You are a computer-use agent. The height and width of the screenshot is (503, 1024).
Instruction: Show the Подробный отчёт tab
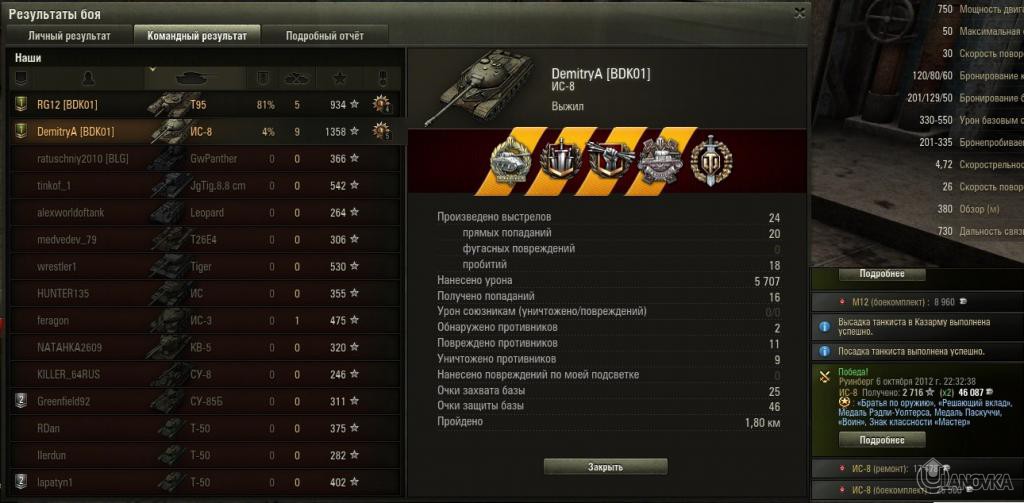324,35
